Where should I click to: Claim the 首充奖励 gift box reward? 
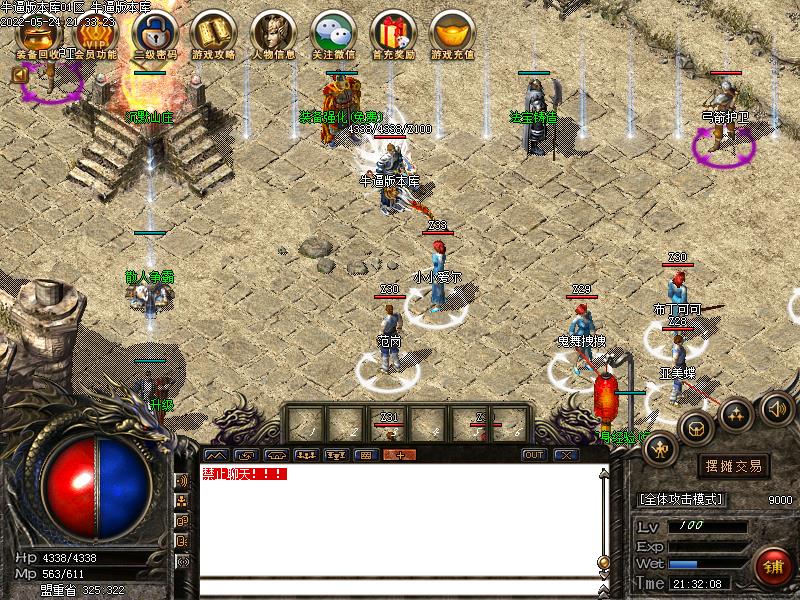click(x=391, y=34)
